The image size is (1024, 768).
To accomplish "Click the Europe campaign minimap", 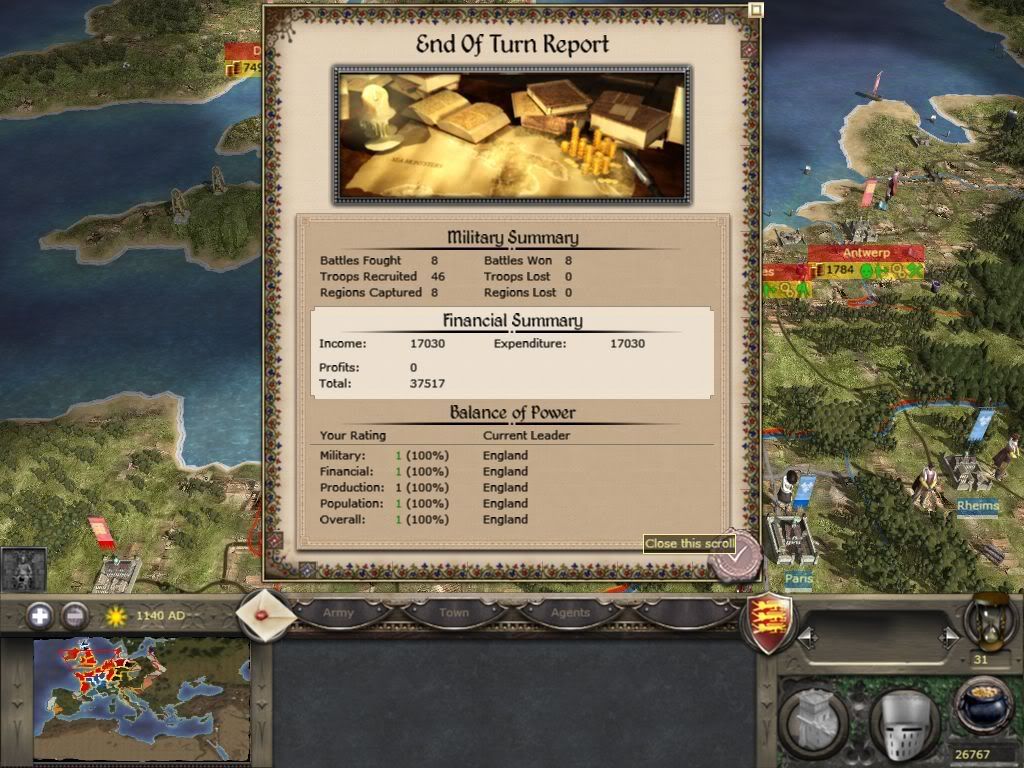I will click(x=140, y=699).
